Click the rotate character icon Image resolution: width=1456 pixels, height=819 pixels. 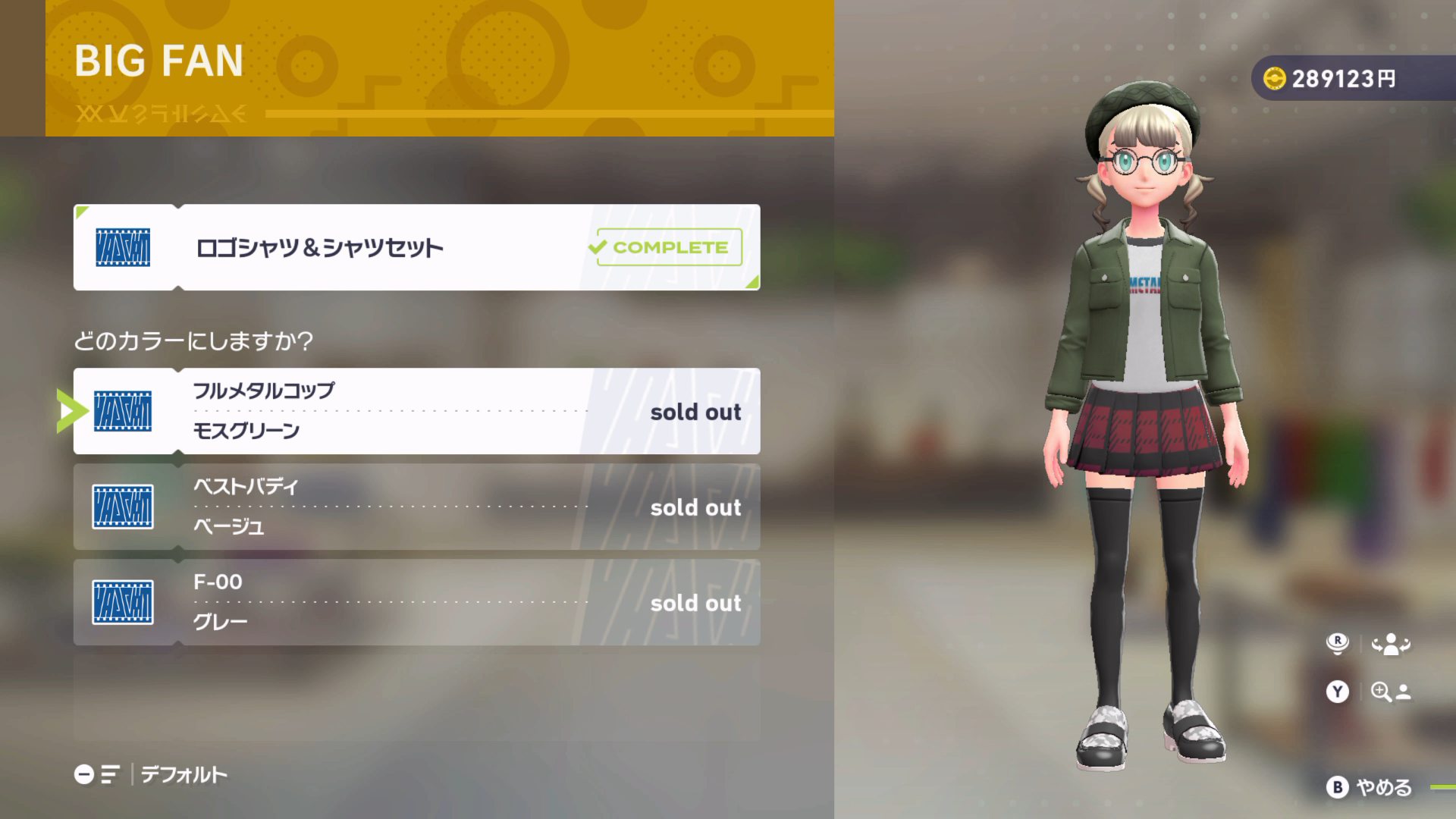[1390, 645]
